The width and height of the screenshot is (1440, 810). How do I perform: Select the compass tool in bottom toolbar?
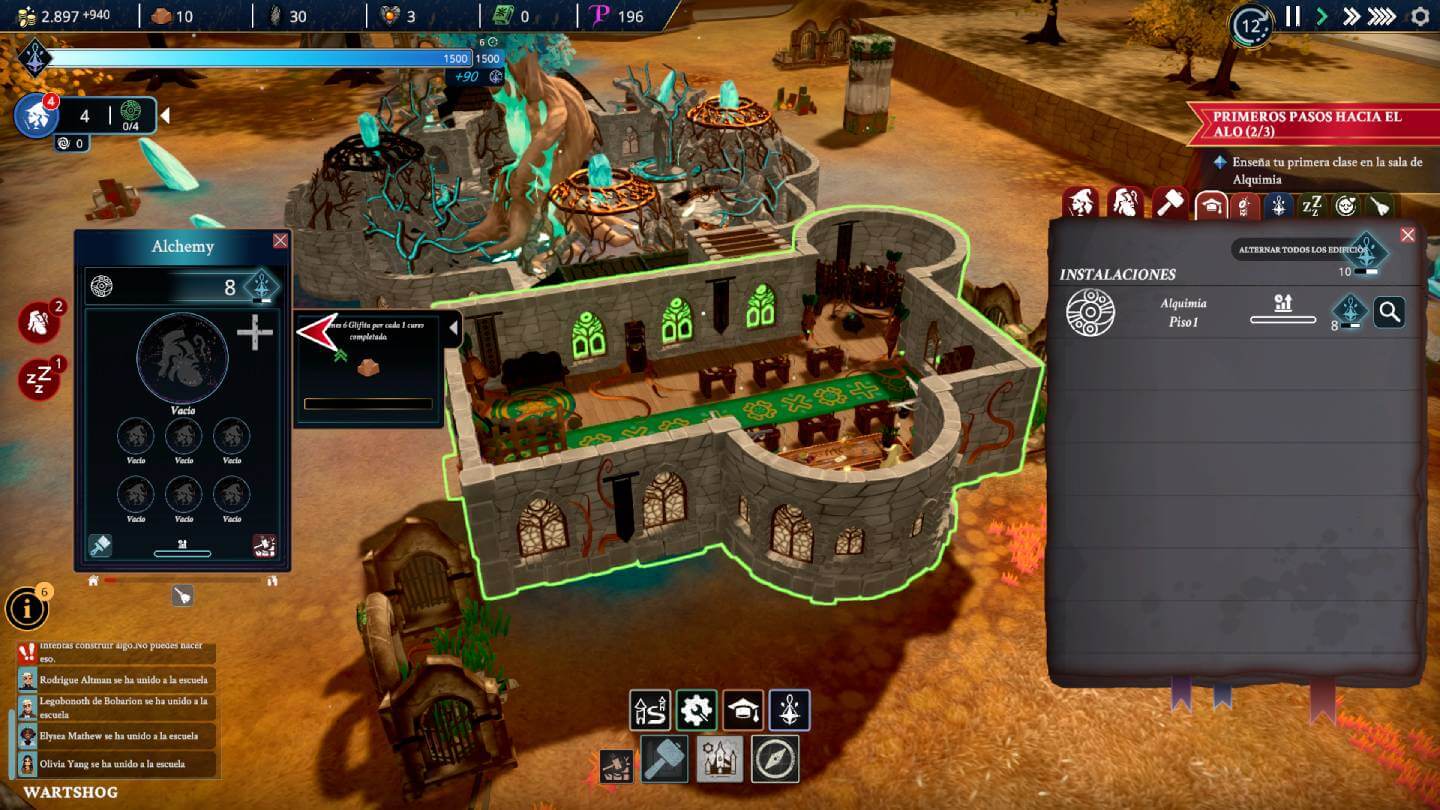click(776, 759)
